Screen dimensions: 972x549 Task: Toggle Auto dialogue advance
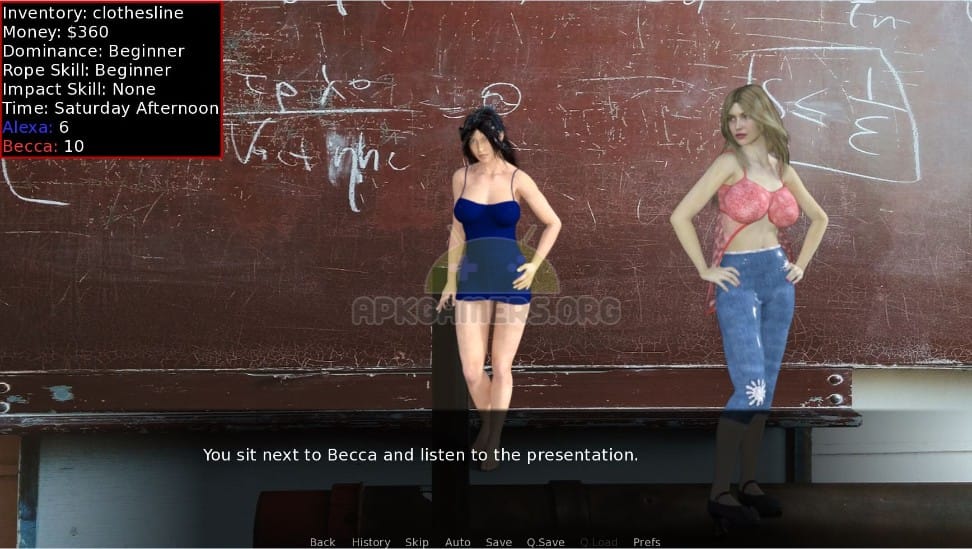457,542
